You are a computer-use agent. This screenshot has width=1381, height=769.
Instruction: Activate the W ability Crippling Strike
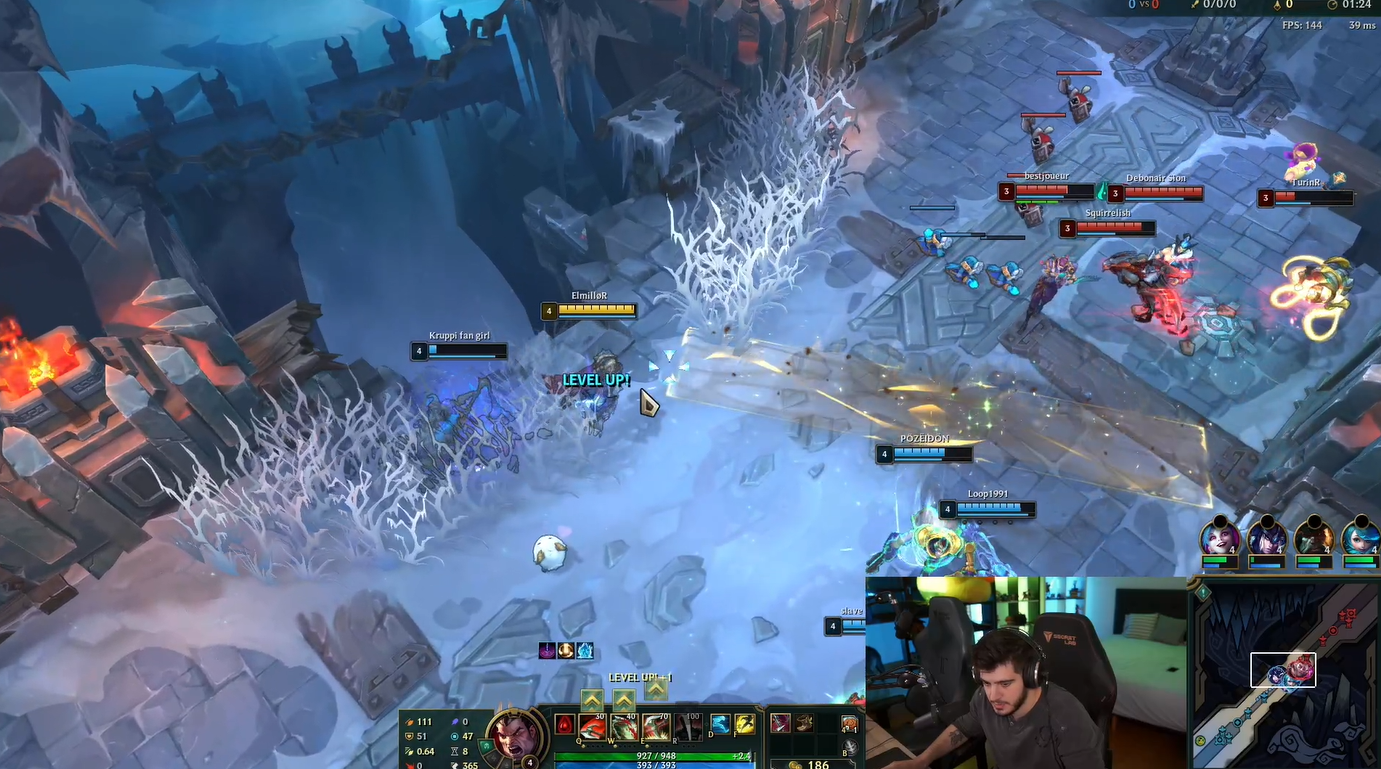point(624,726)
